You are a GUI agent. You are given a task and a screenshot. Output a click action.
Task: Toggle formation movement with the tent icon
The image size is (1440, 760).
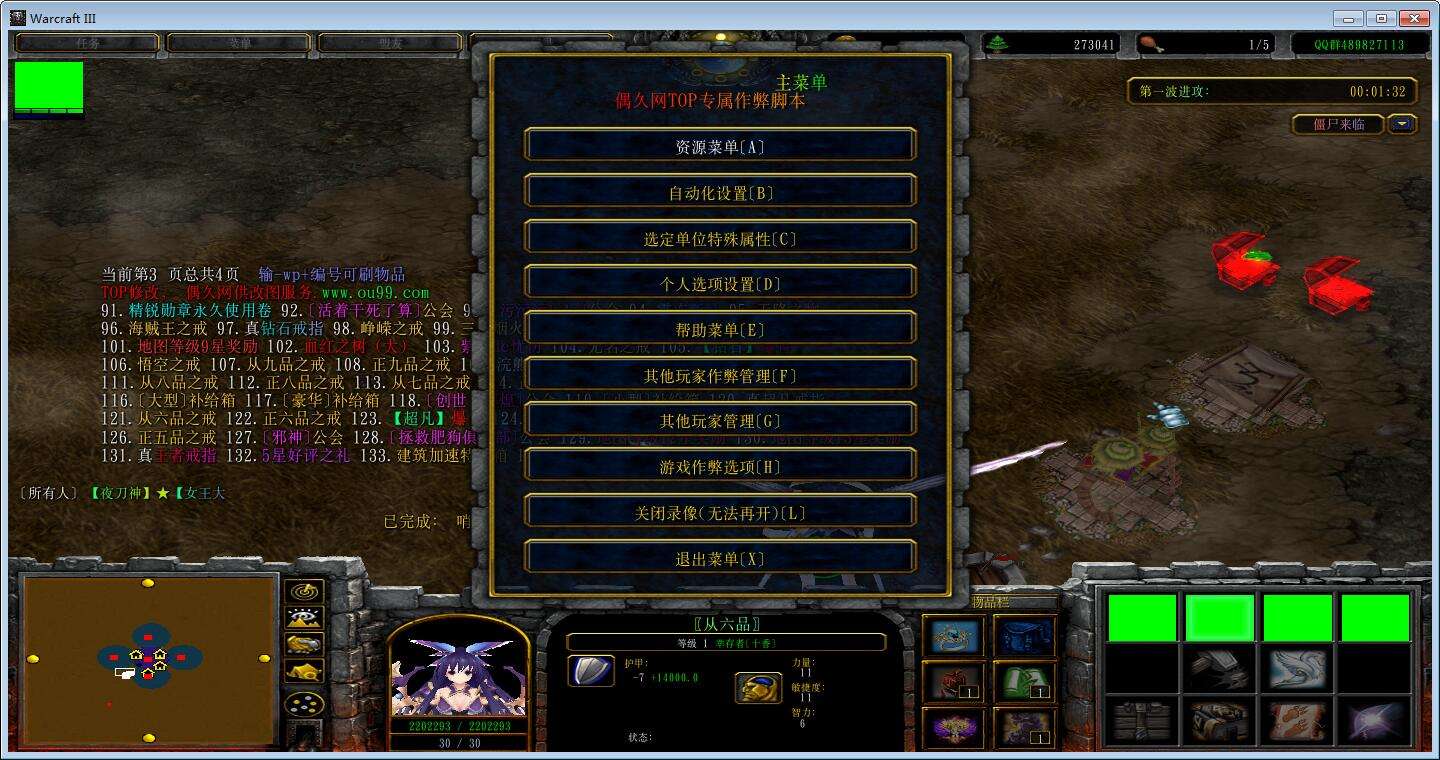click(303, 670)
